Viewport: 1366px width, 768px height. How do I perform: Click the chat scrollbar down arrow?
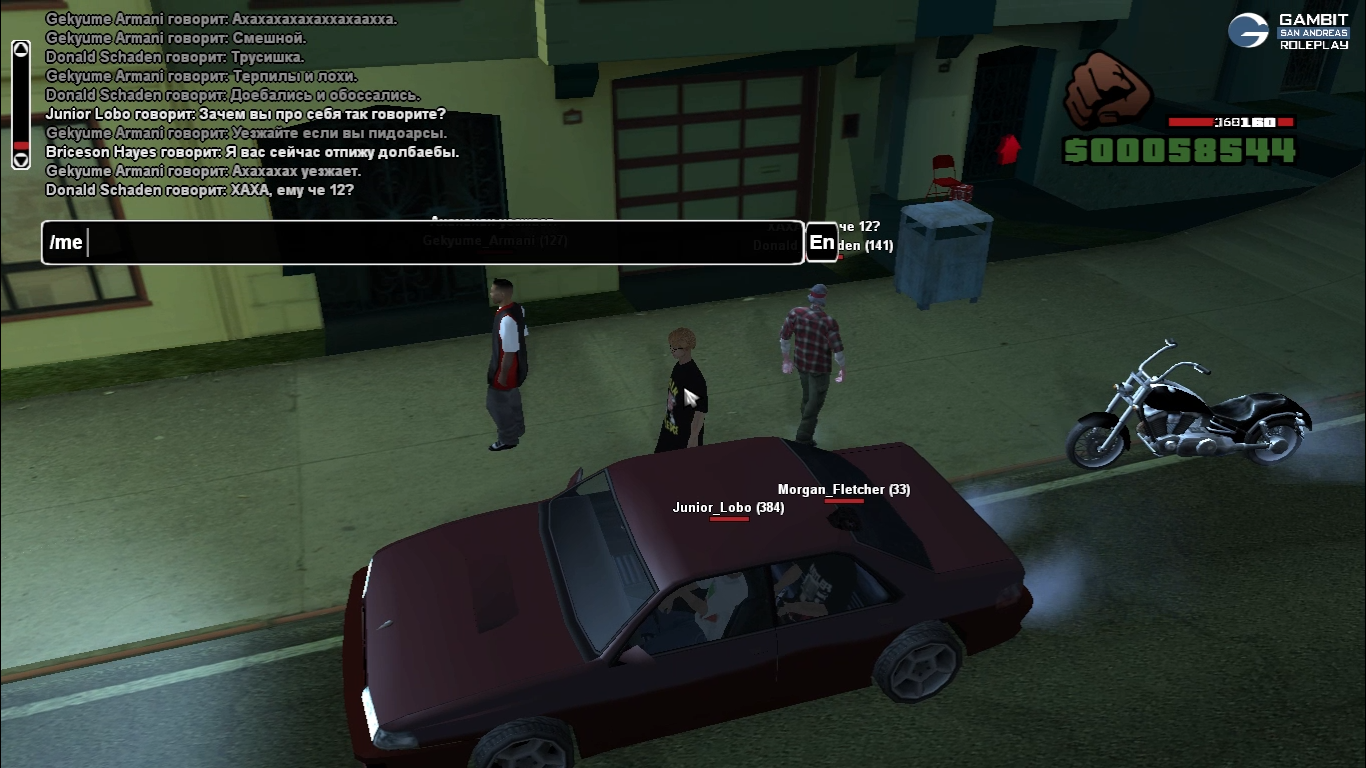click(x=20, y=160)
